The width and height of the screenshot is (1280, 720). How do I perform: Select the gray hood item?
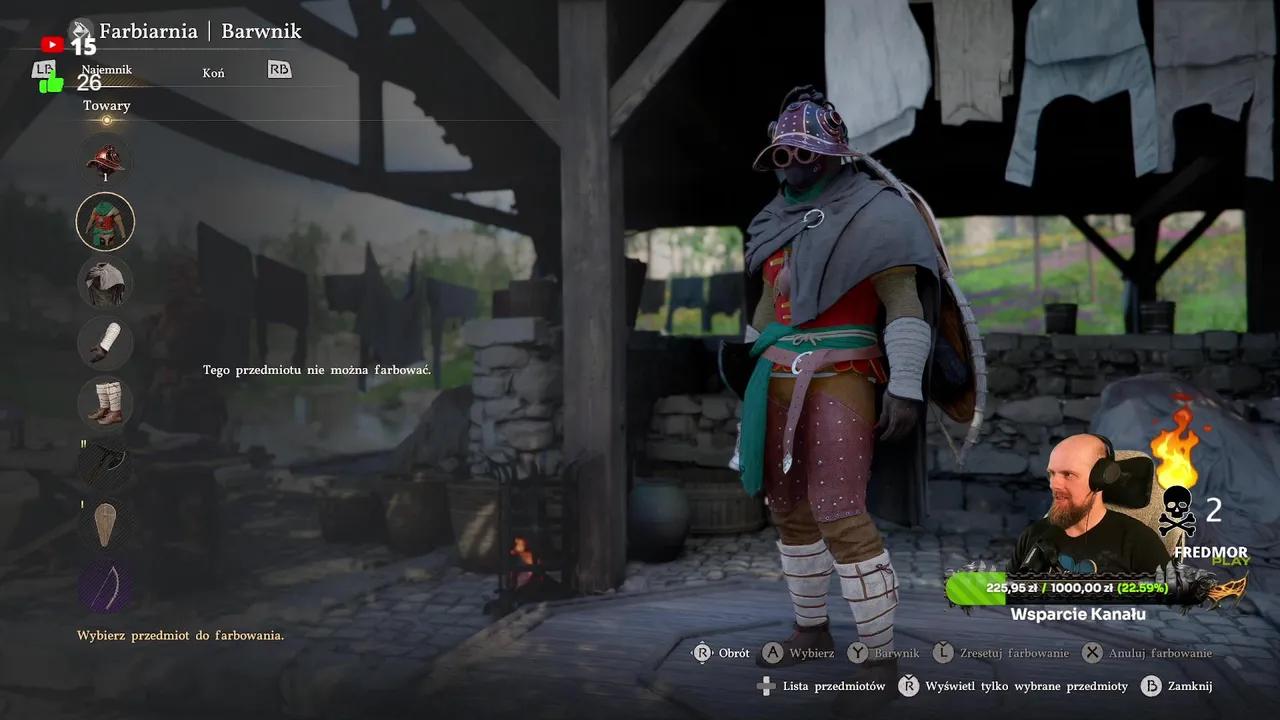point(105,281)
